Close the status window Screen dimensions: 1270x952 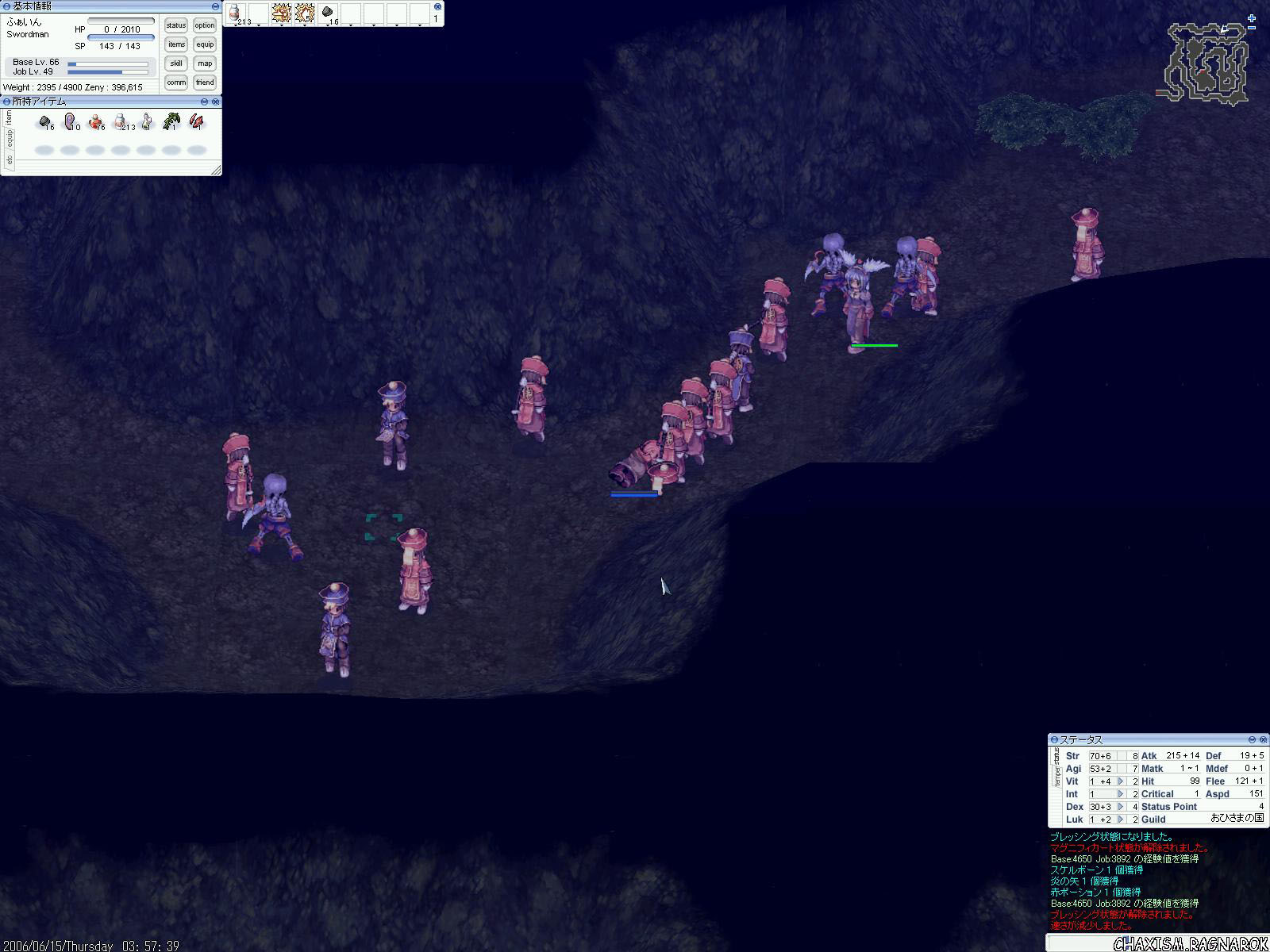point(1262,740)
